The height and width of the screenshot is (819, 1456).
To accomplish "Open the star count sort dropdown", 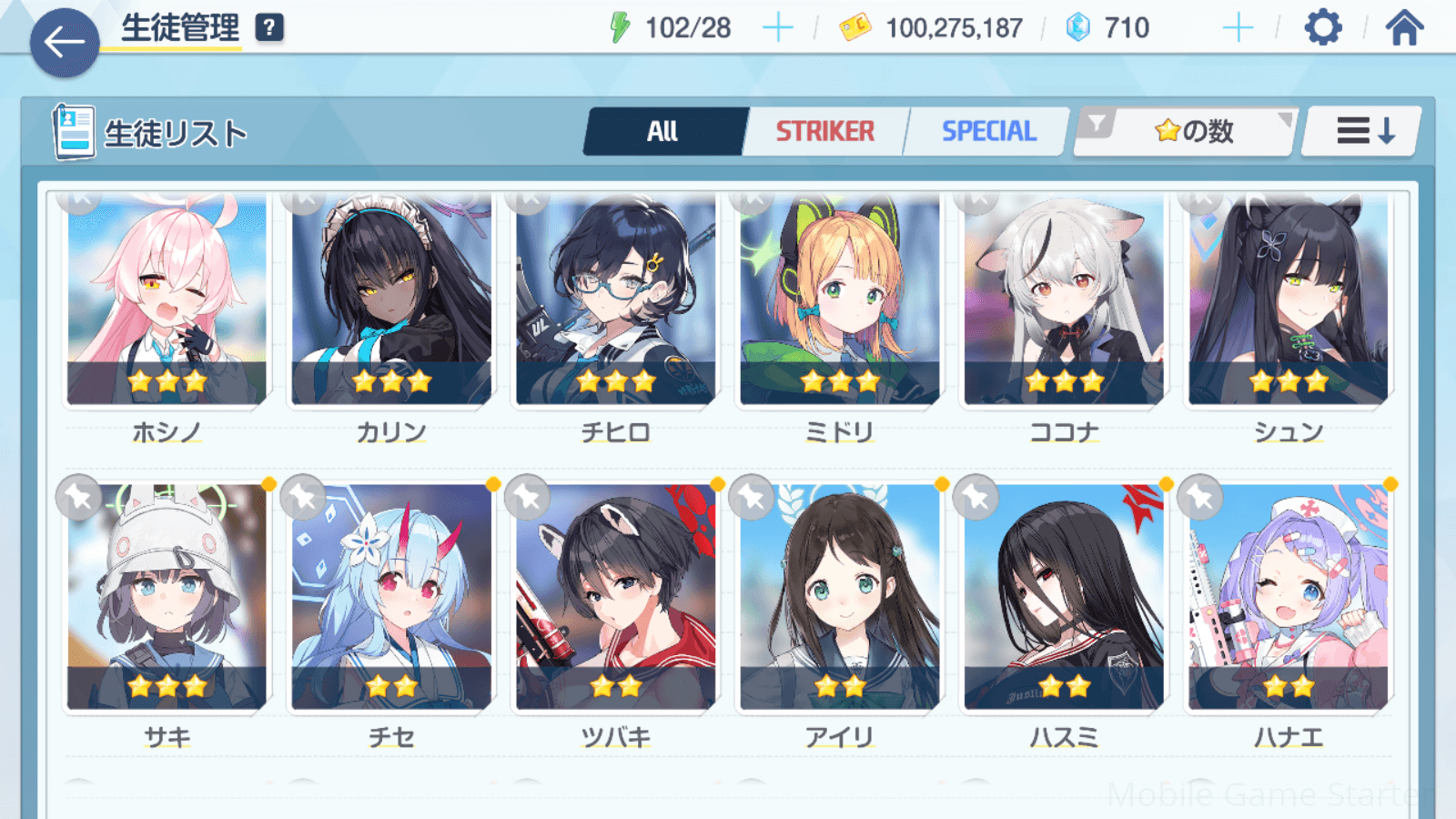I will point(1192,132).
